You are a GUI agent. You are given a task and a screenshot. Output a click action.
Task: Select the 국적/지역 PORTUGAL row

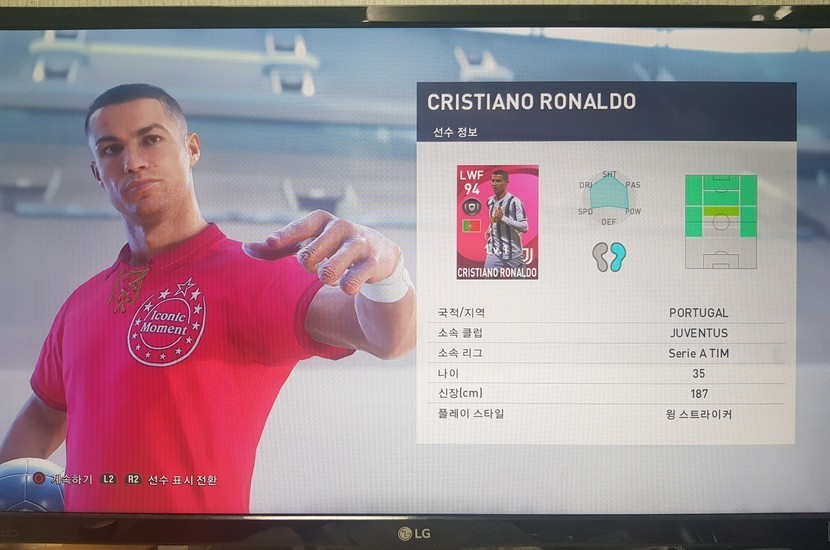[606, 313]
